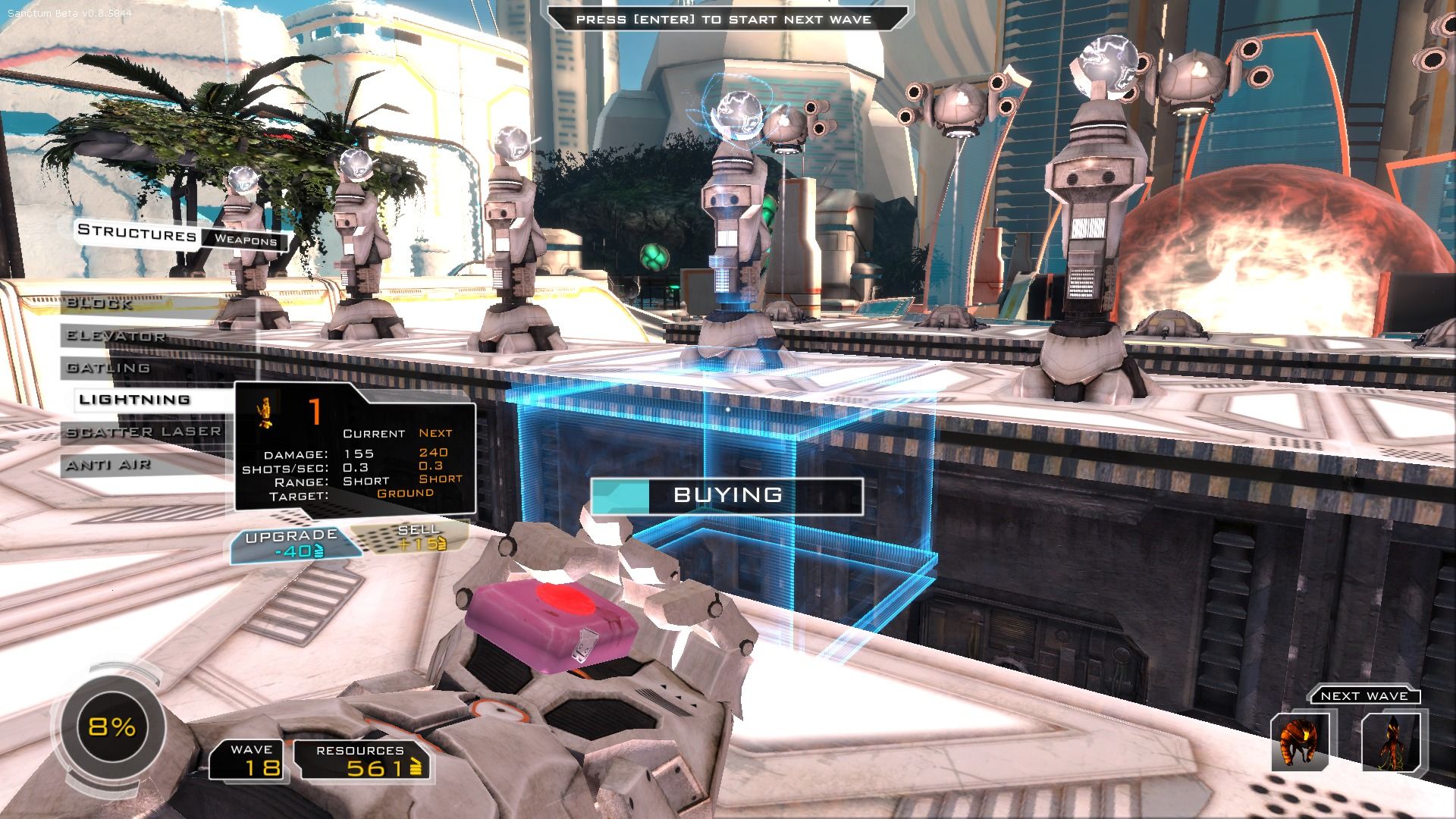Screen dimensions: 1456x819
Task: Select the Elevator structure
Action: [115, 336]
